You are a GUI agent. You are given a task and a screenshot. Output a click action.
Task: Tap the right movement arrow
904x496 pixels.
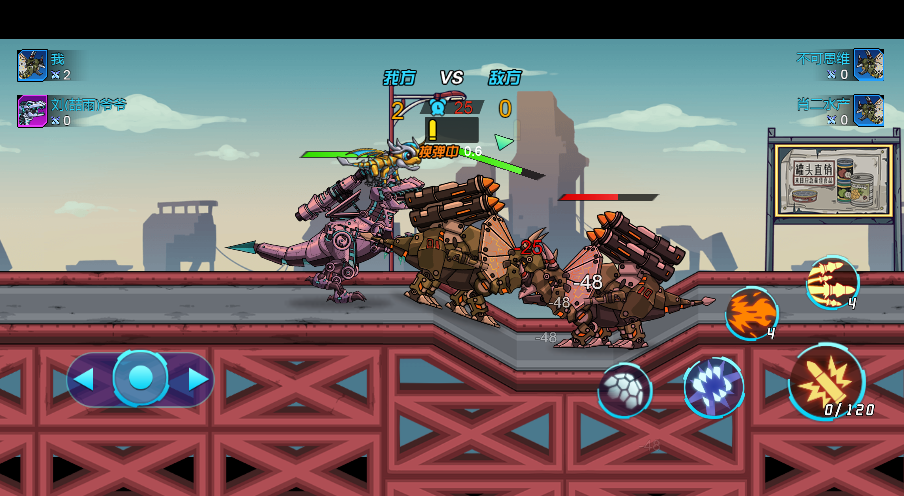pos(198,379)
